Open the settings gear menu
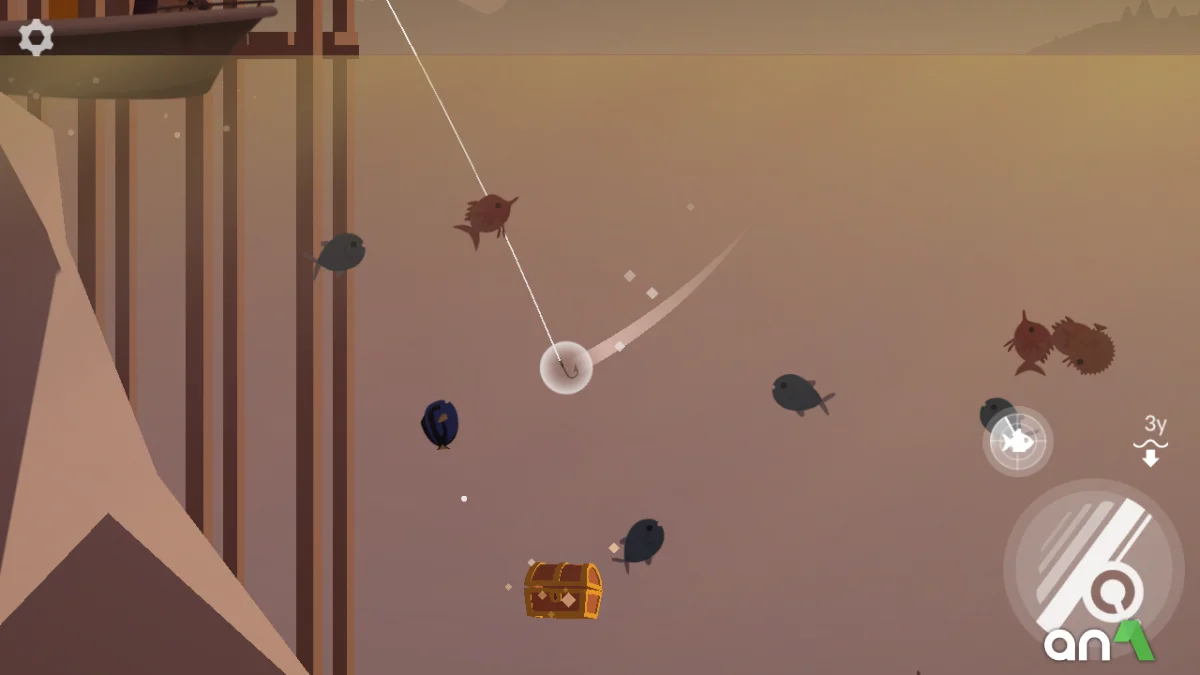The height and width of the screenshot is (675, 1200). pyautogui.click(x=36, y=38)
